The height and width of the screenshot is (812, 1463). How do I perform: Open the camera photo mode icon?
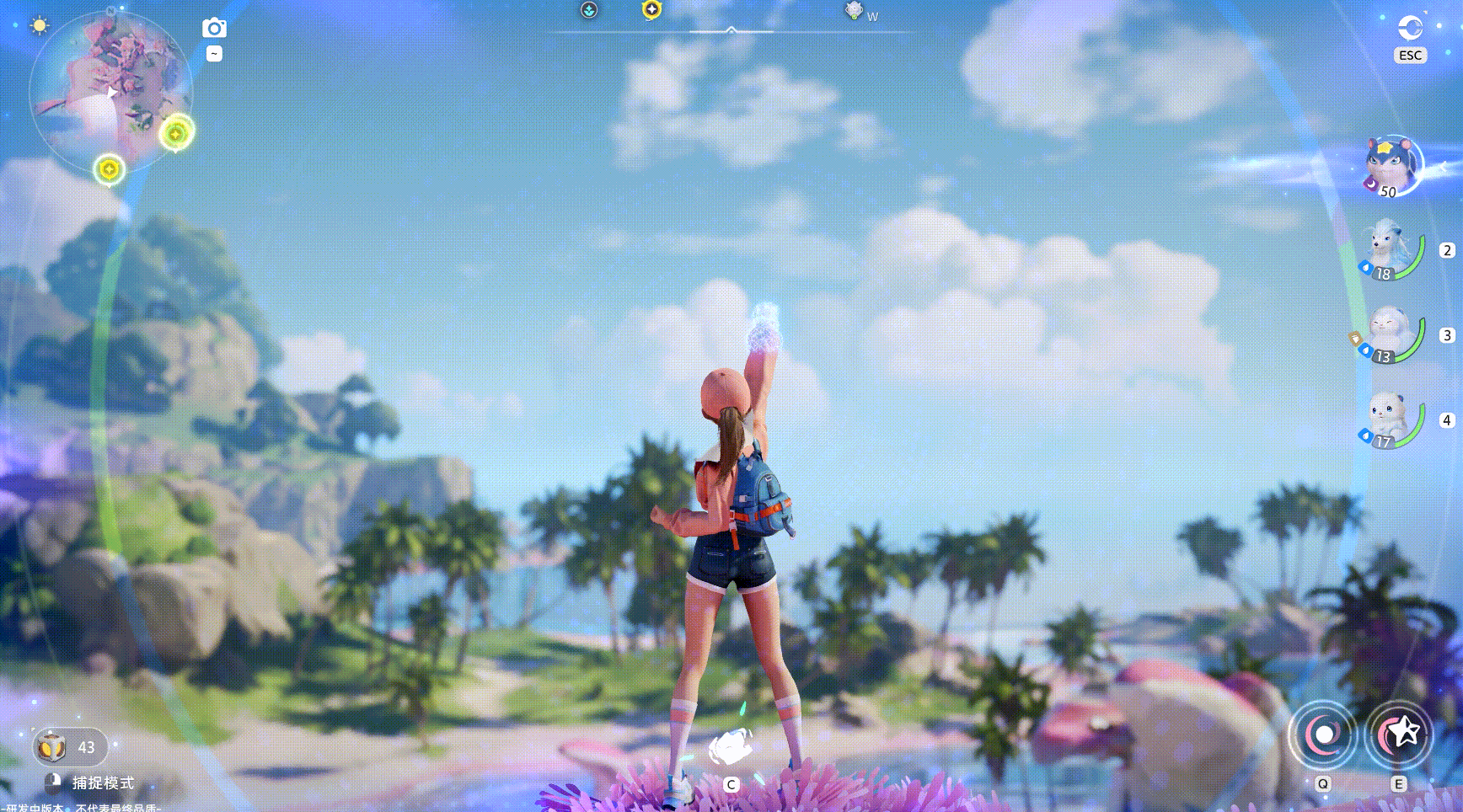pyautogui.click(x=214, y=28)
